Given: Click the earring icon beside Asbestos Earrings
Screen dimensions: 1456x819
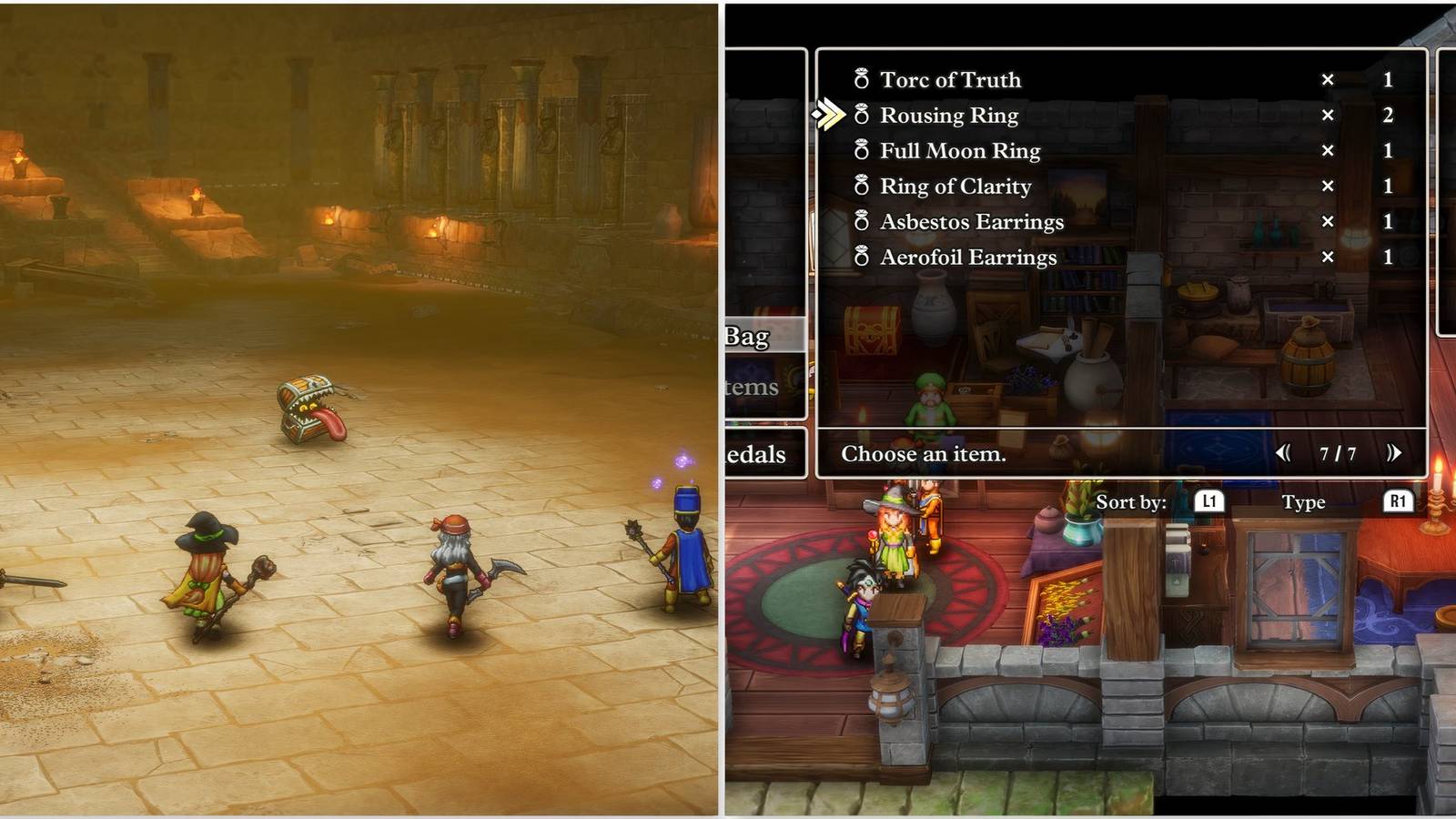Looking at the screenshot, I should (861, 222).
